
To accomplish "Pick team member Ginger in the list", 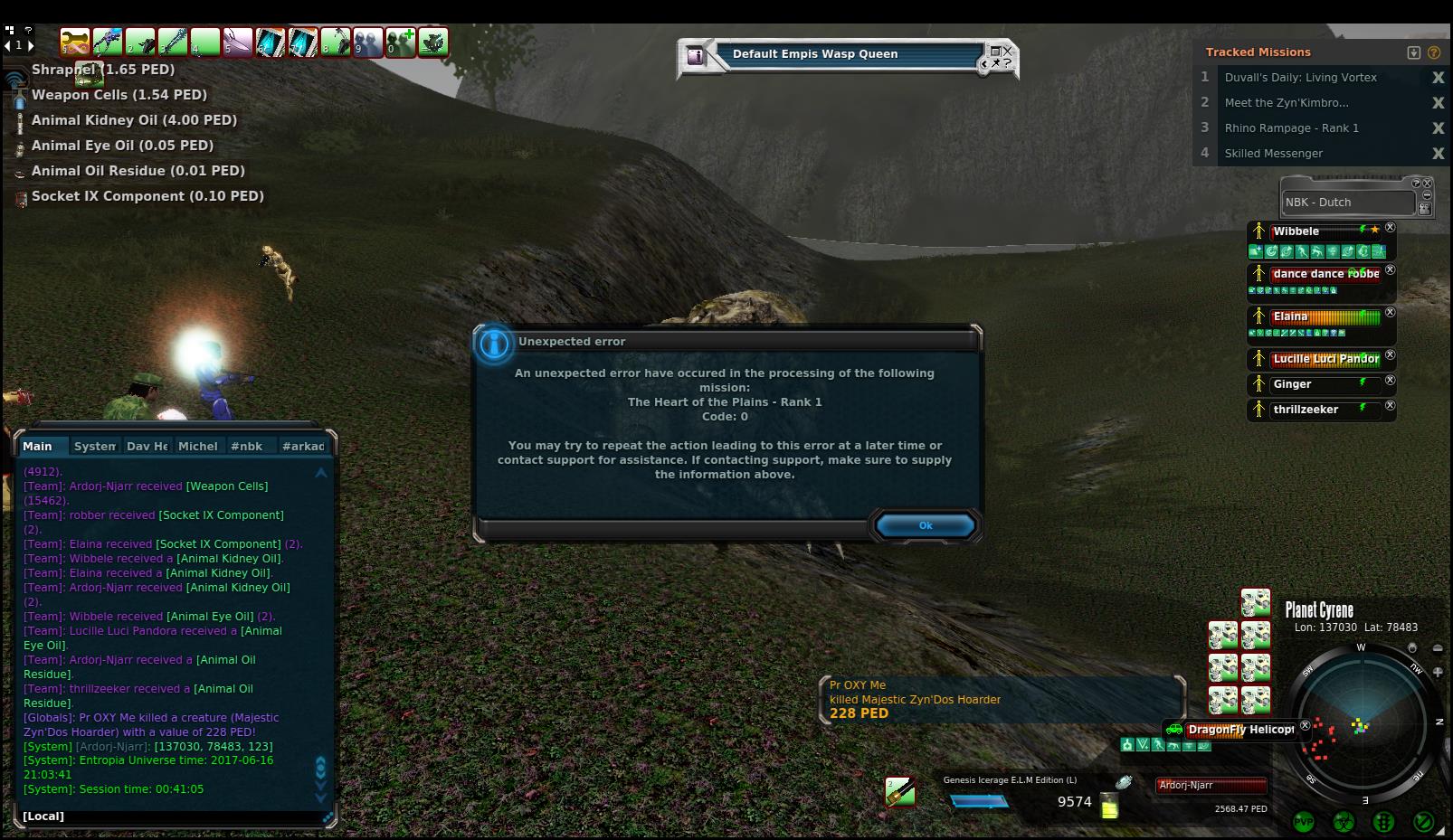I will point(1292,384).
